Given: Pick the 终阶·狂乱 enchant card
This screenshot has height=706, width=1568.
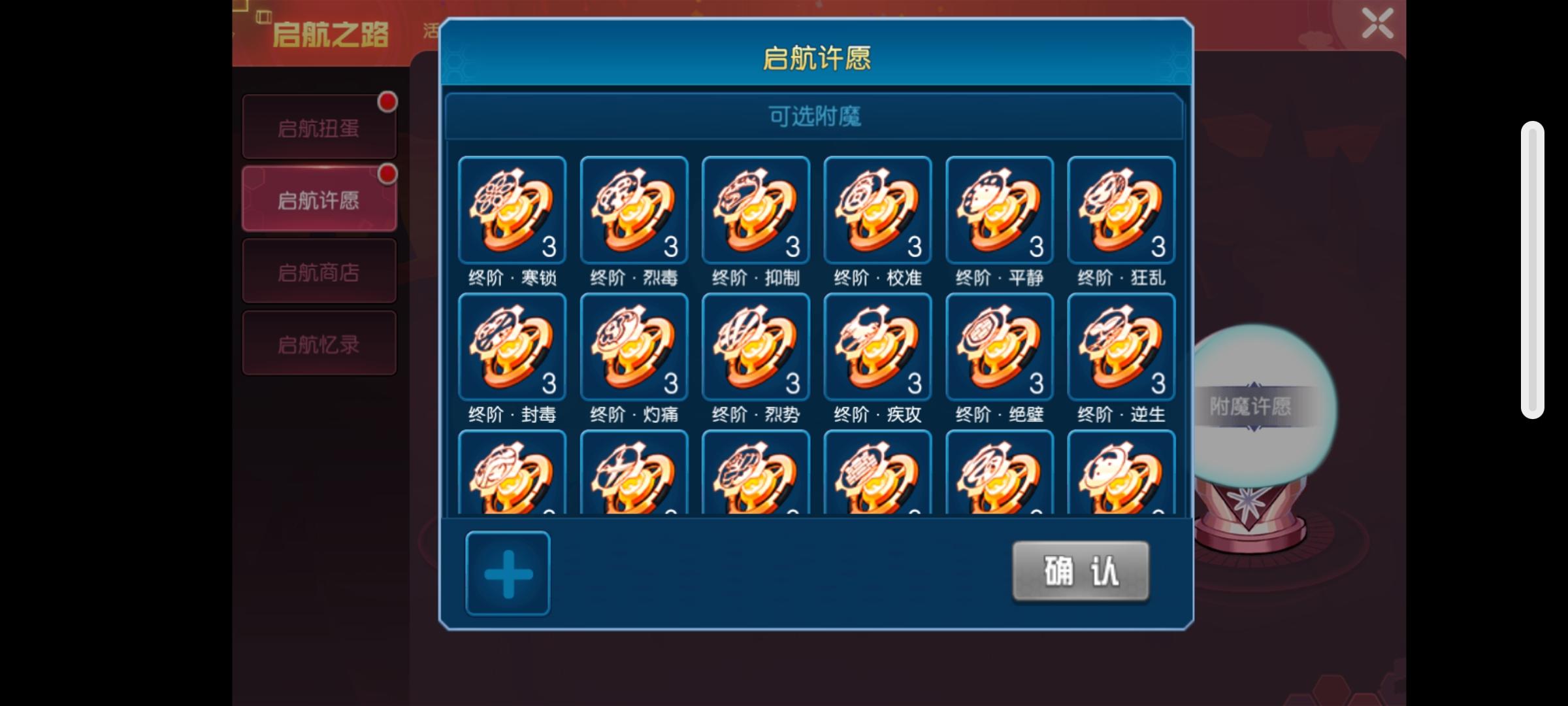Looking at the screenshot, I should 1120,210.
